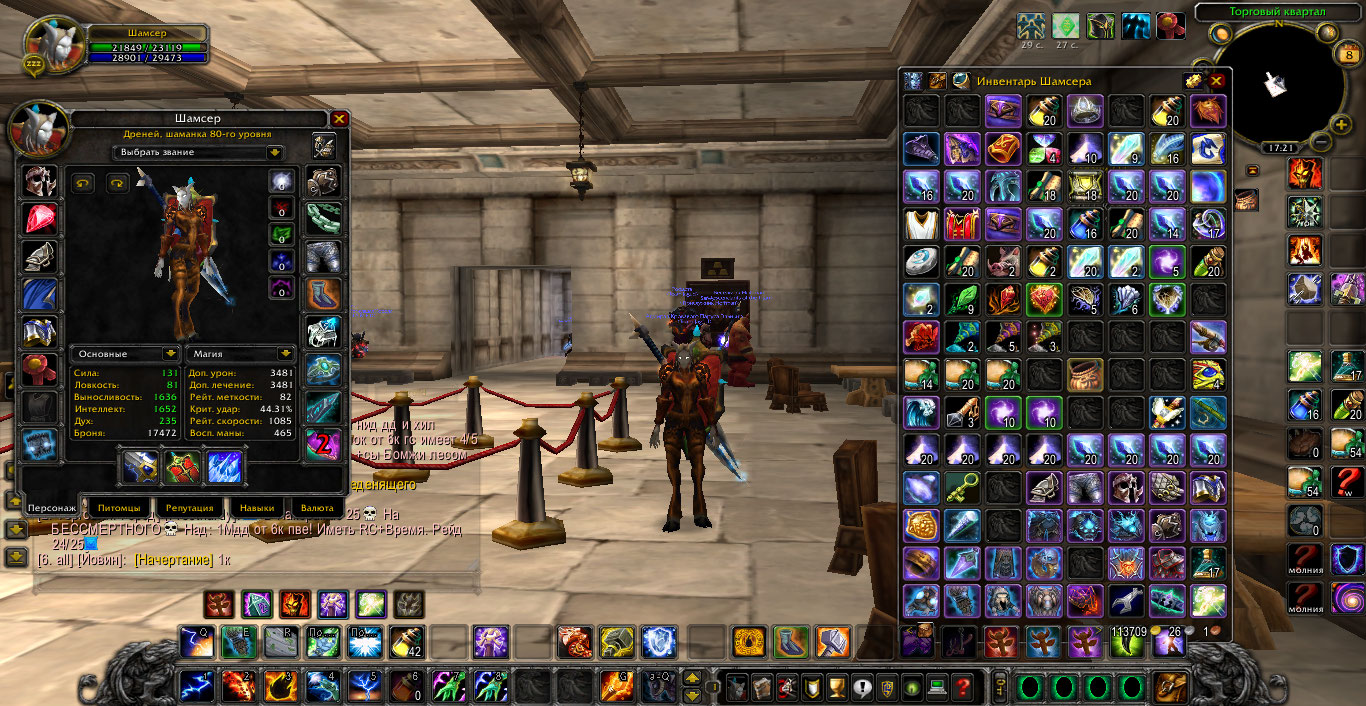Click the Начертание link in chat
Image resolution: width=1366 pixels, height=706 pixels.
point(174,560)
